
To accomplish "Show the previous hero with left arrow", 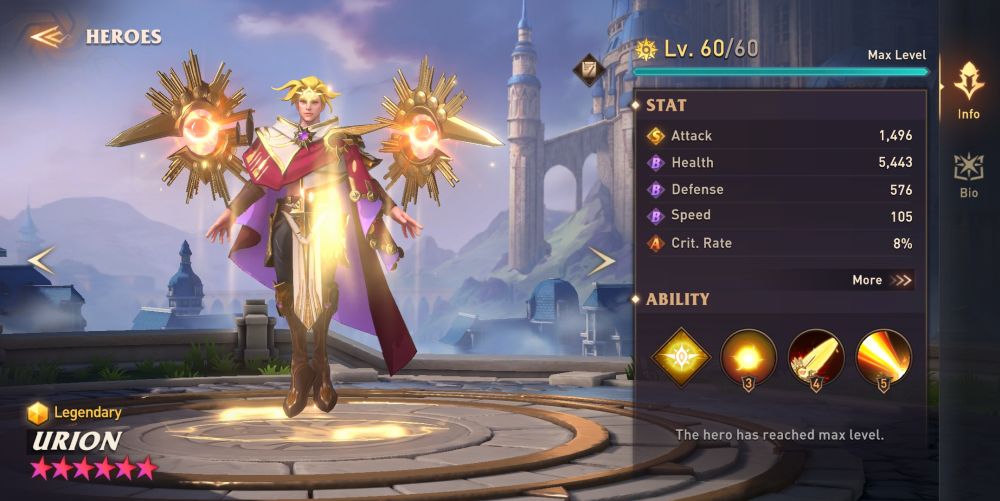I will click(41, 261).
